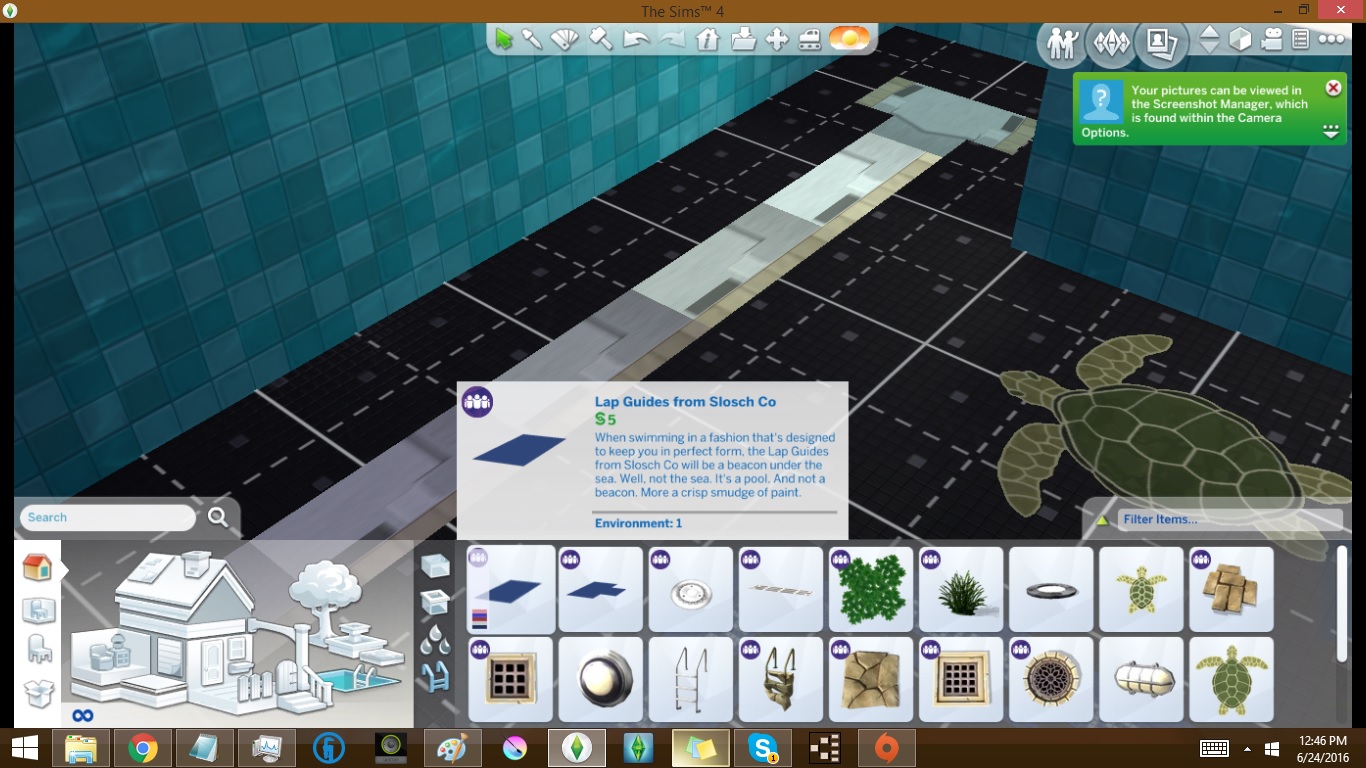Open the build mode house category picker
Image resolution: width=1366 pixels, height=768 pixels.
click(37, 567)
